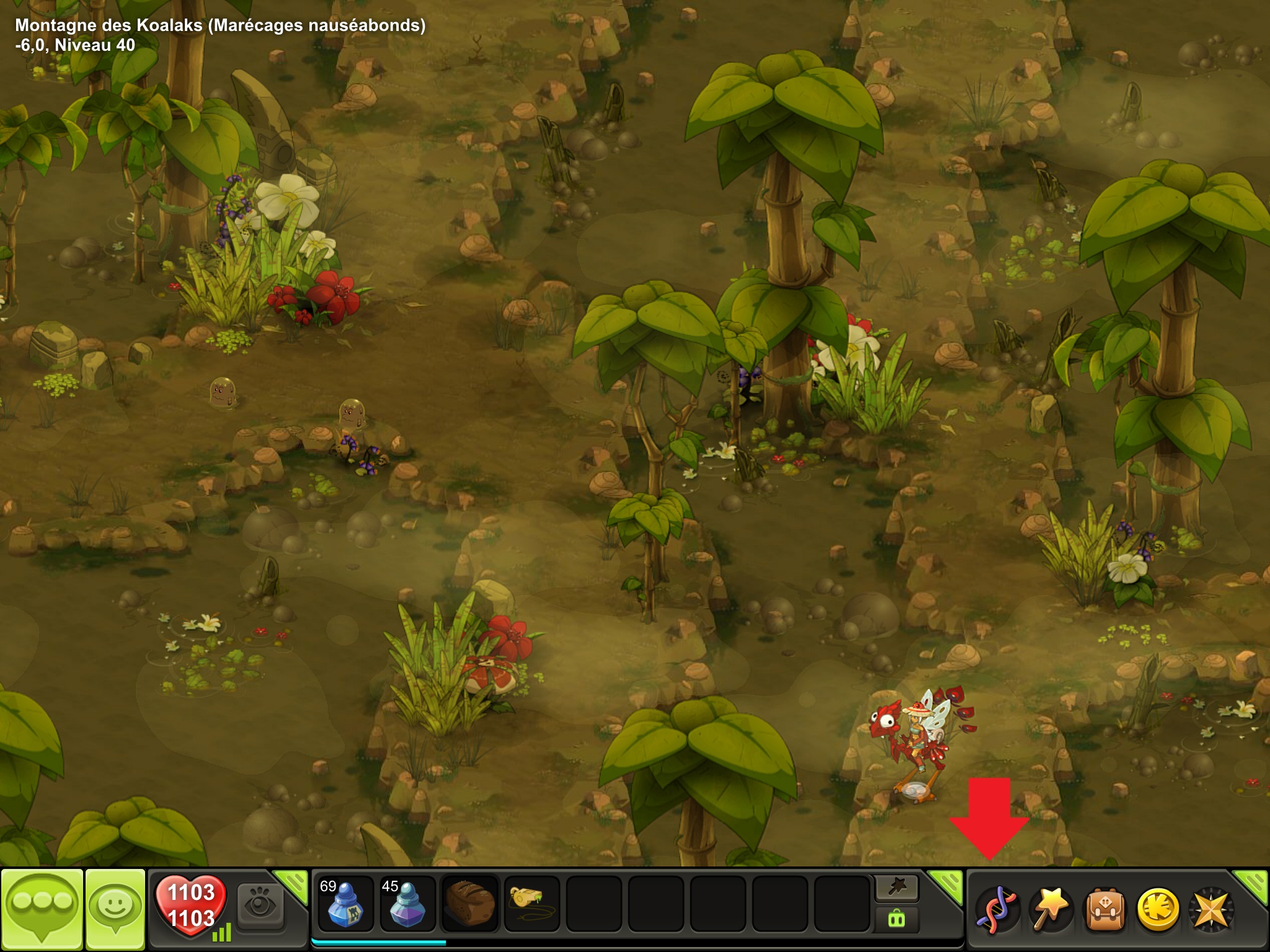Open the backpack inventory

(x=1104, y=909)
